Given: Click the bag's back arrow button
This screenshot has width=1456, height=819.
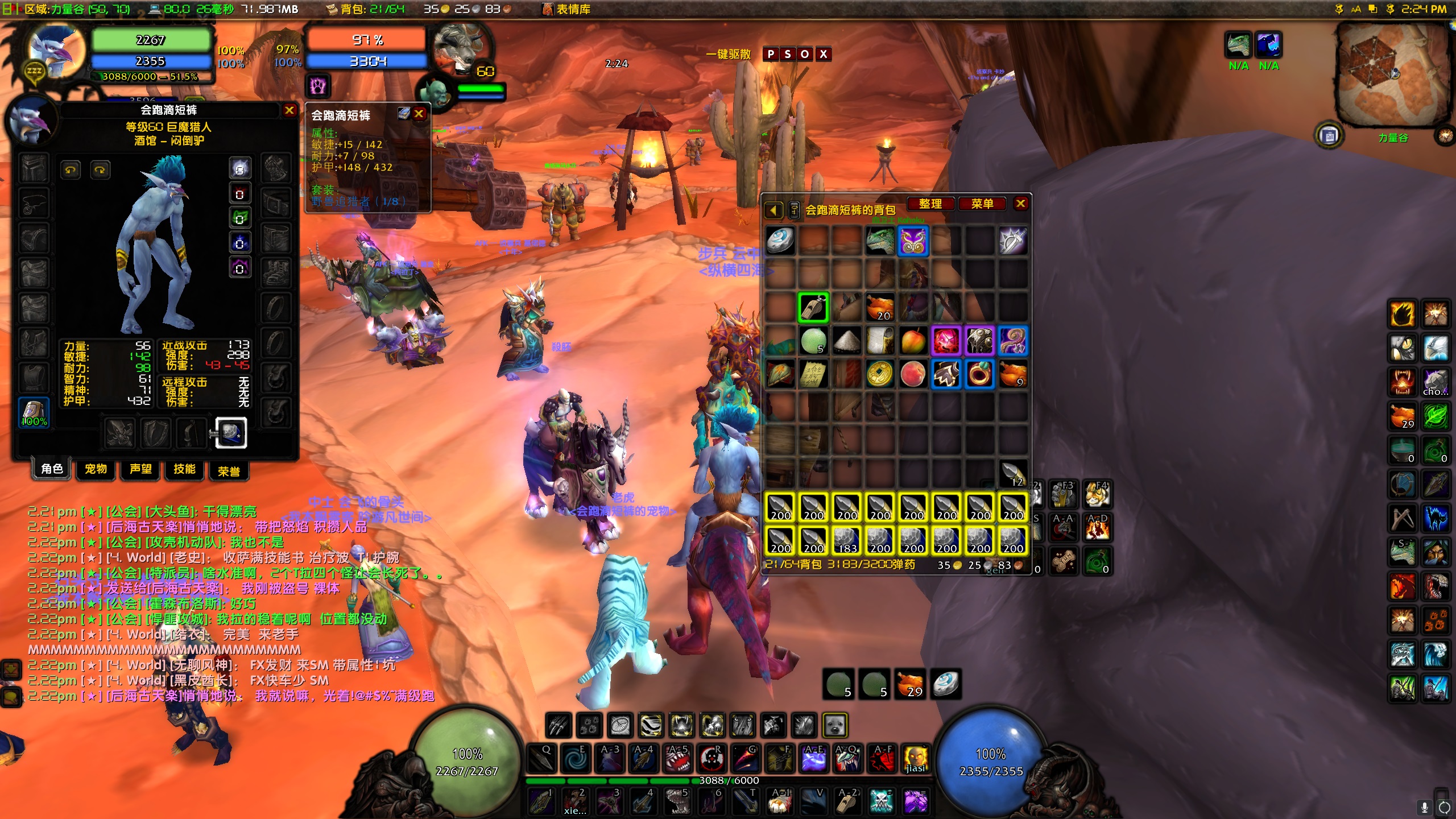Looking at the screenshot, I should (x=773, y=210).
